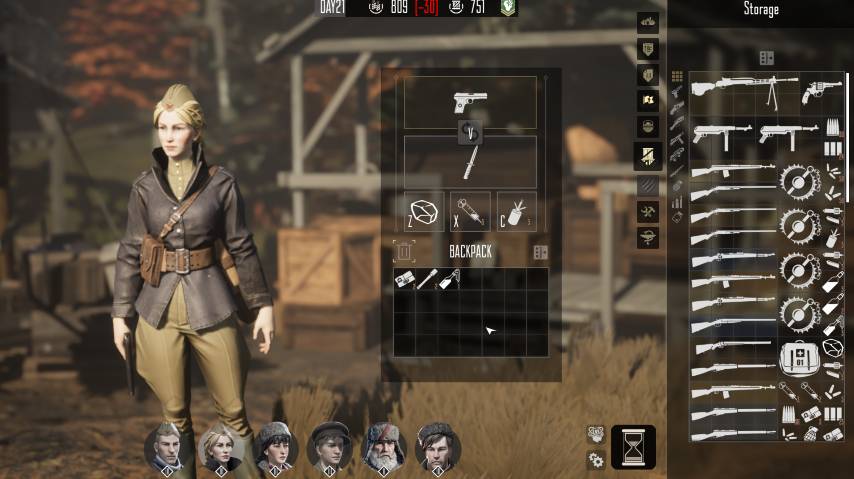Image resolution: width=854 pixels, height=479 pixels.
Task: Select the grey-haired man portrait
Action: click(167, 446)
